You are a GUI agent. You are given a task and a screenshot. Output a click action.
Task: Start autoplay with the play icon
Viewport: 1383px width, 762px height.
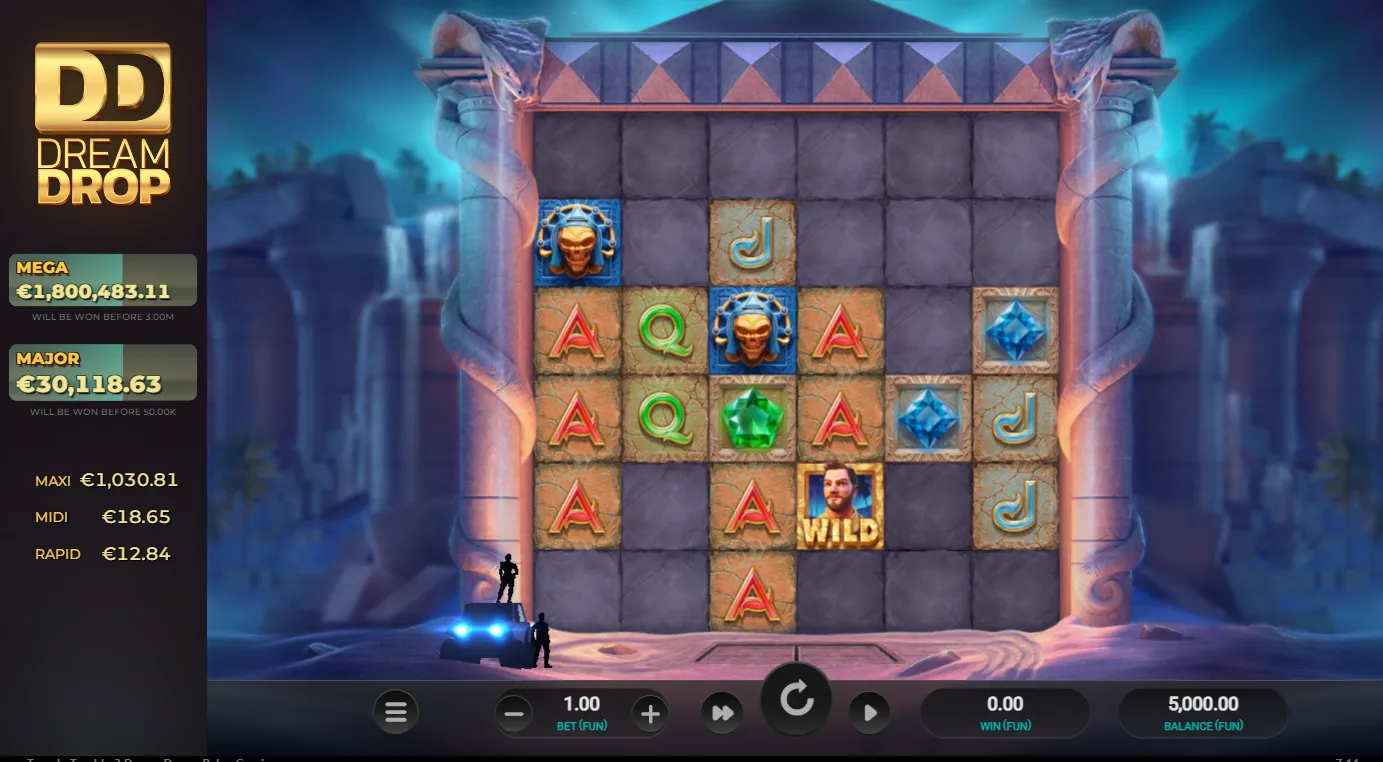click(x=868, y=712)
